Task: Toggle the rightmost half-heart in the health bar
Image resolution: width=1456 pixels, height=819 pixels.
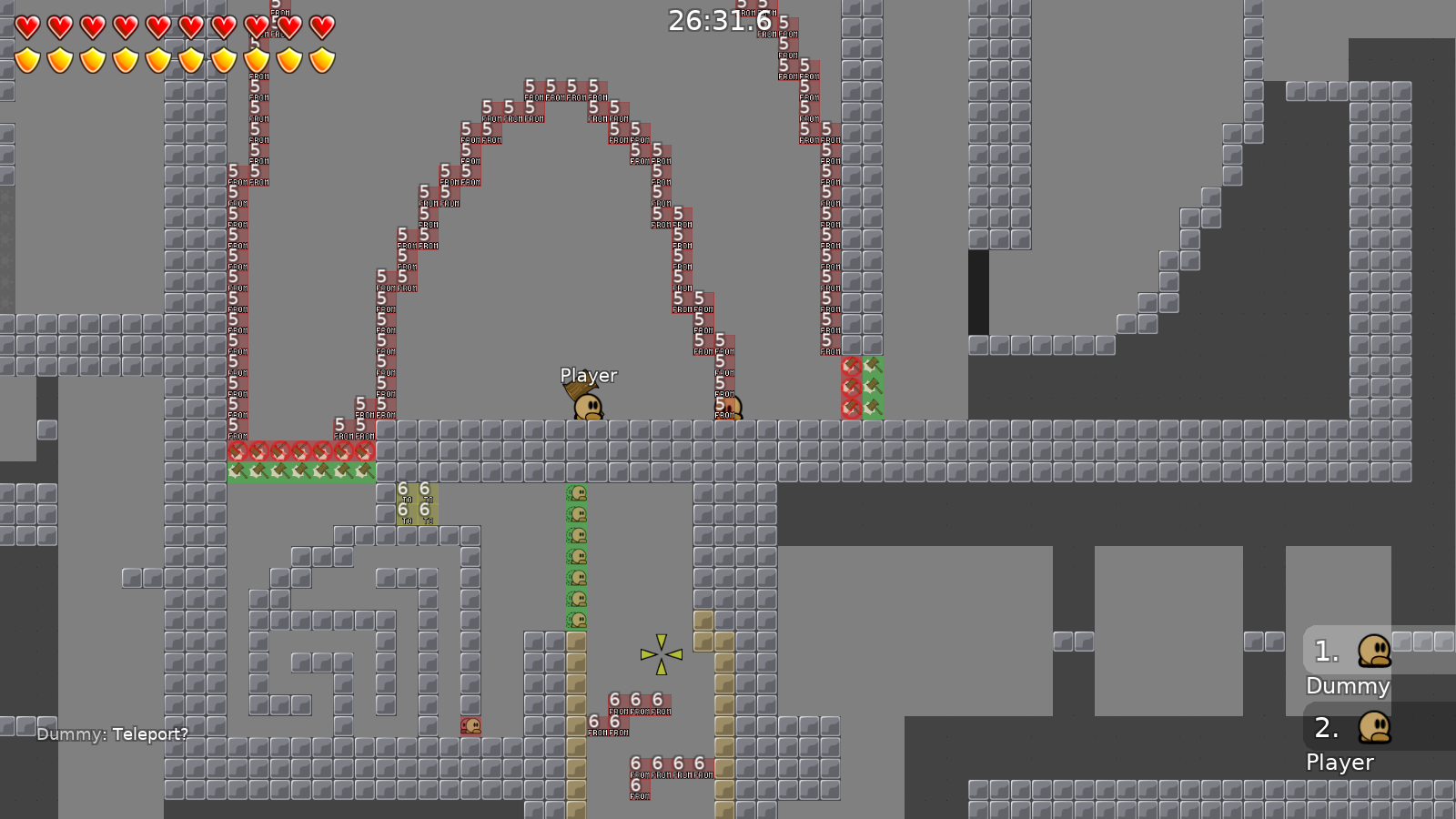Action: click(x=320, y=25)
